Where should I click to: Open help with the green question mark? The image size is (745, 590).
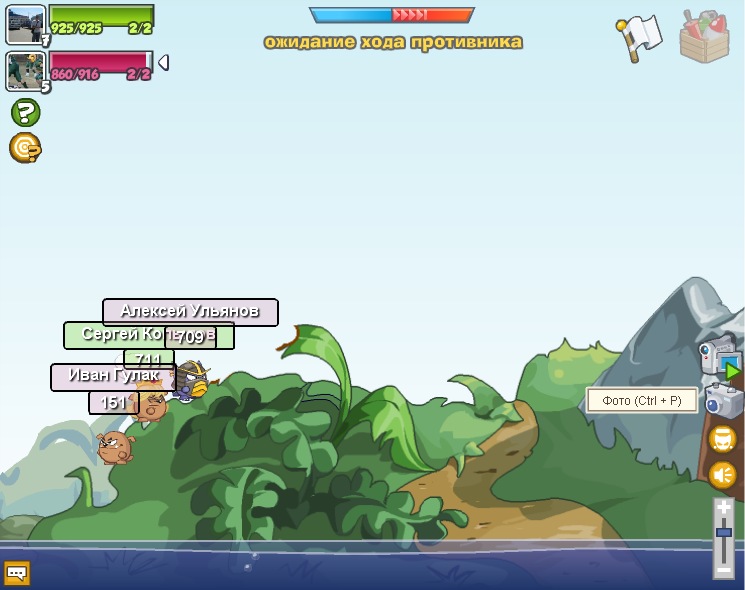click(x=25, y=112)
